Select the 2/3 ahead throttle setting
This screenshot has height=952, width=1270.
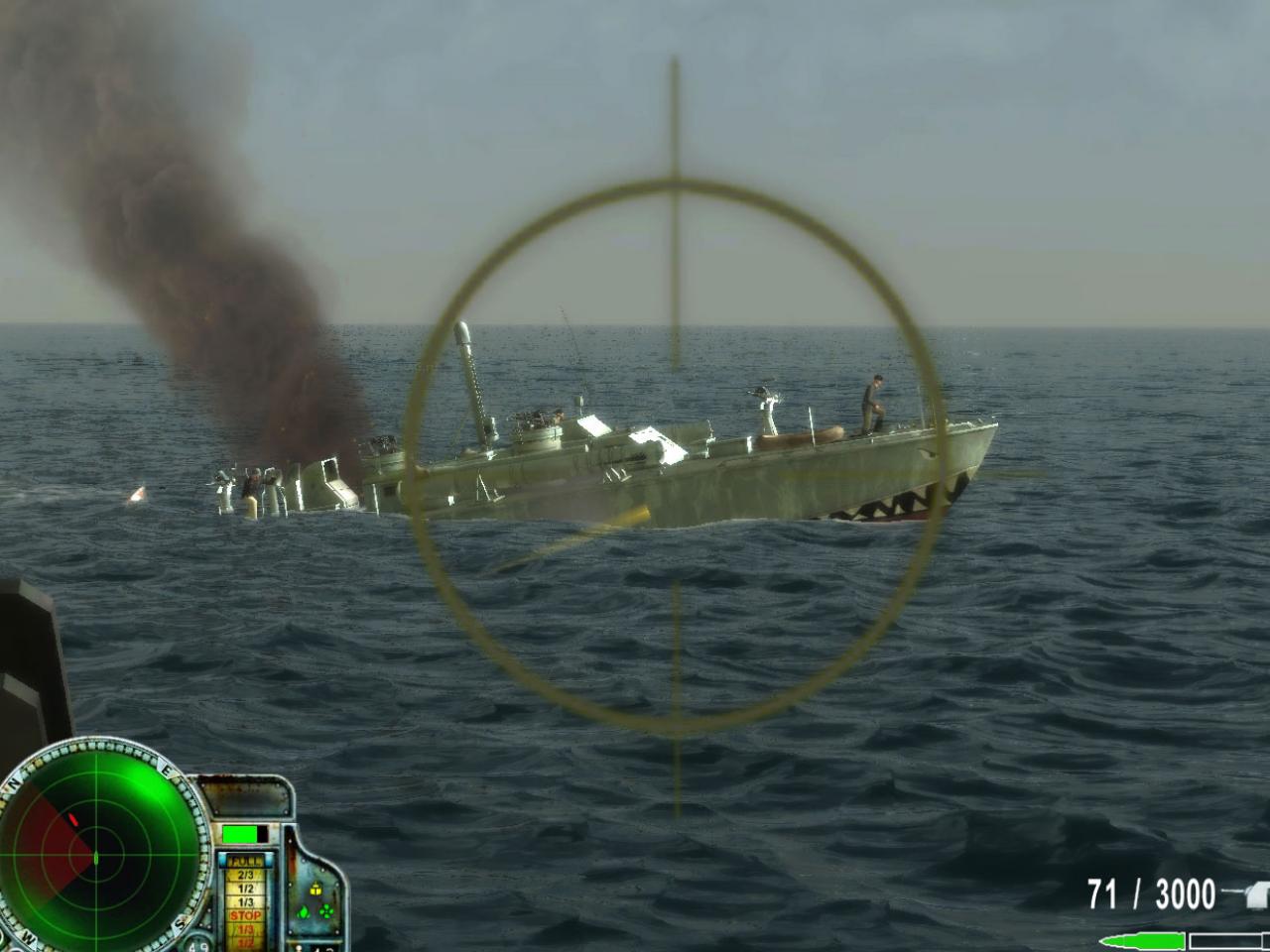point(246,873)
